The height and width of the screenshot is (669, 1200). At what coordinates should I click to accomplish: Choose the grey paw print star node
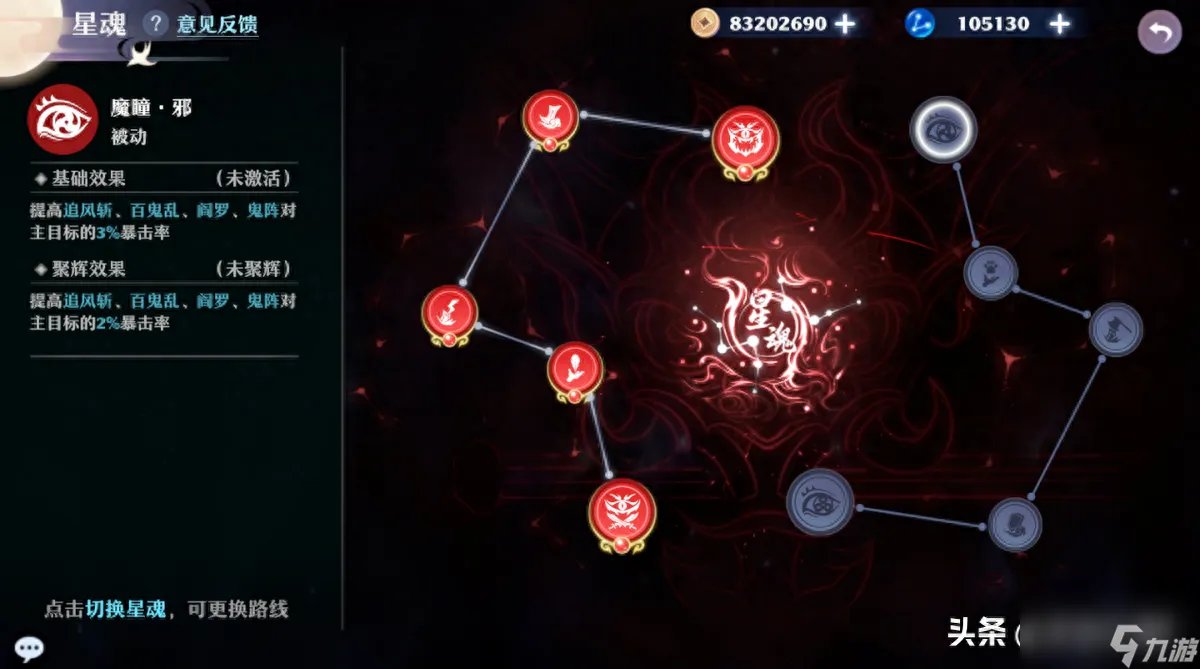(x=990, y=272)
